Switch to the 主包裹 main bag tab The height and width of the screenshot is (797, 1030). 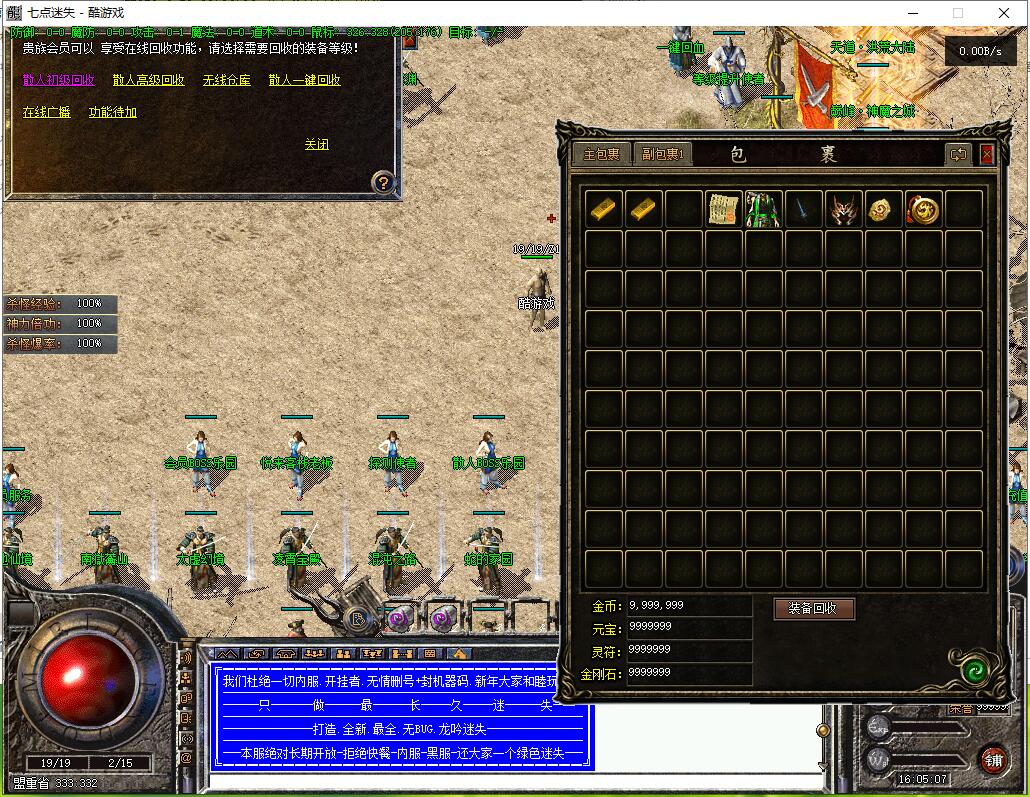pos(602,154)
